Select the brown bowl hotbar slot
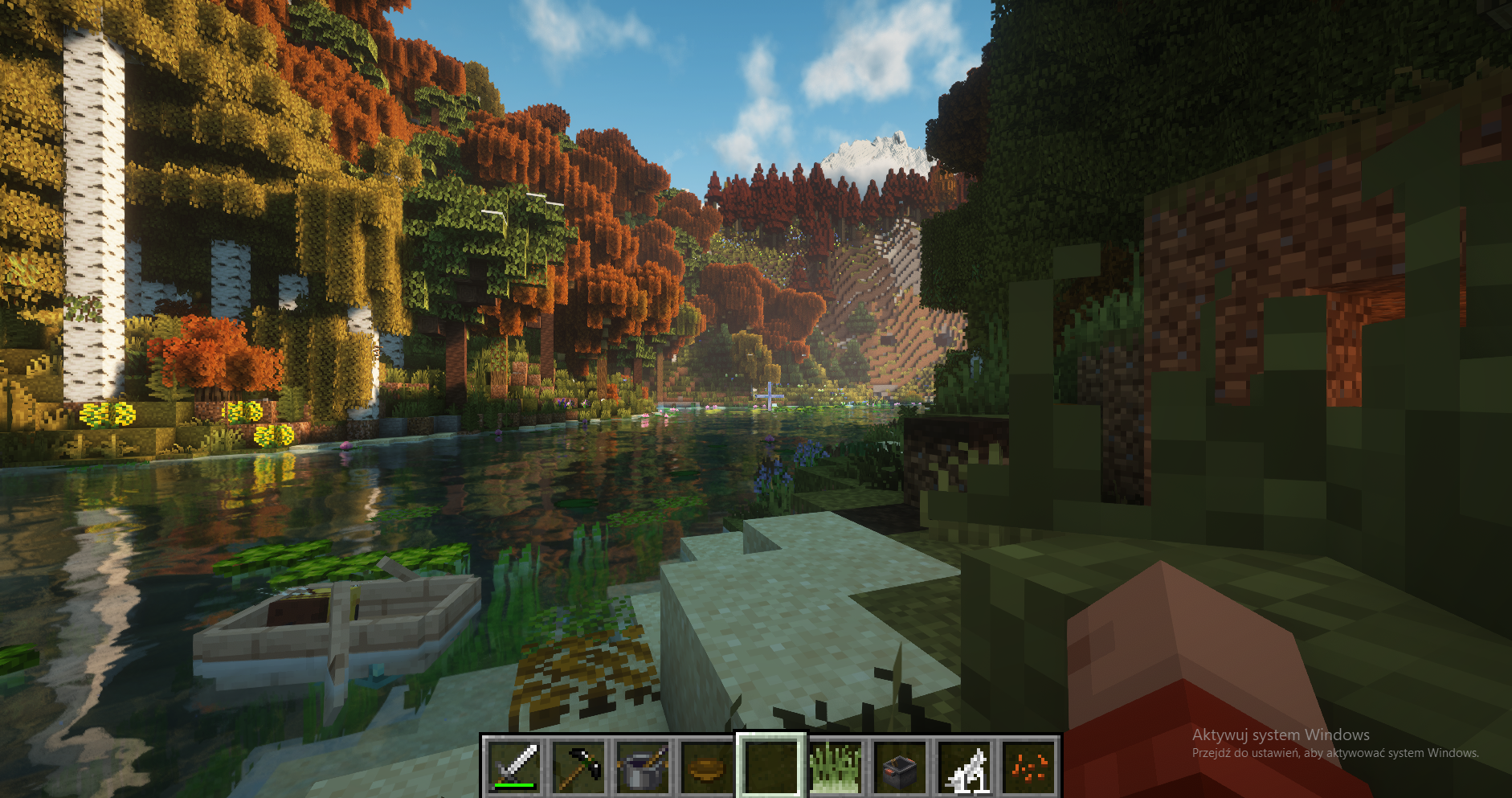1512x798 pixels. [x=707, y=766]
